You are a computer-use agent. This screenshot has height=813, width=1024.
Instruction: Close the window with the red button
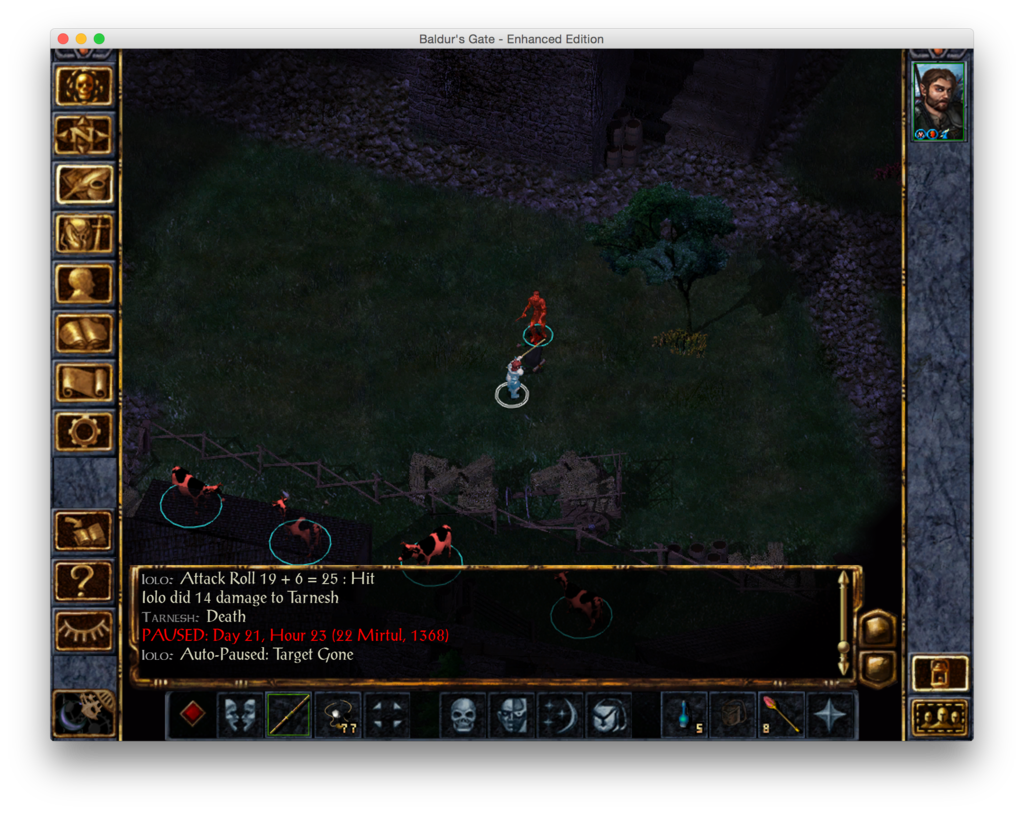click(63, 39)
